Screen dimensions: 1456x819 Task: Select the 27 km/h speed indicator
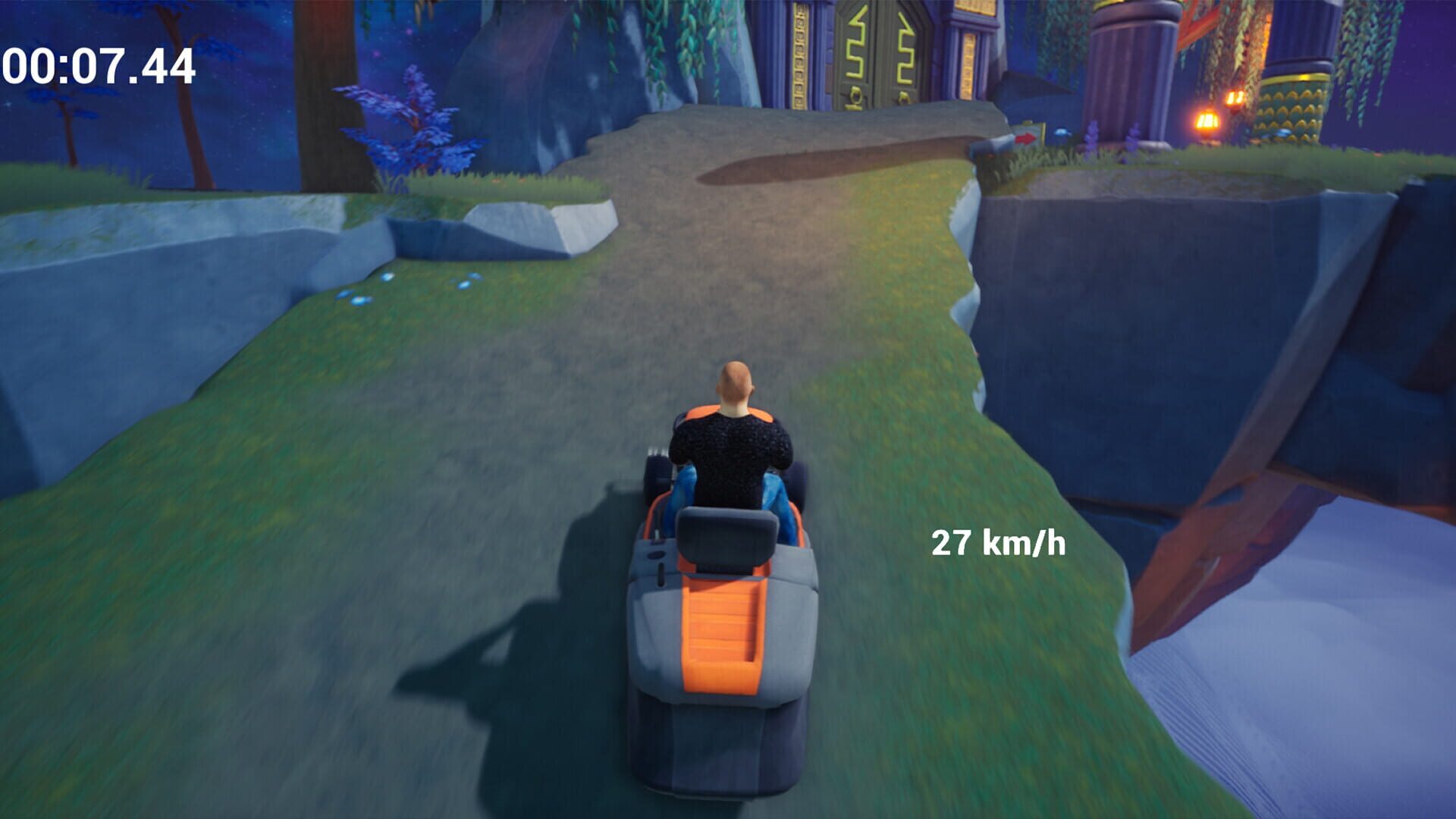(999, 543)
